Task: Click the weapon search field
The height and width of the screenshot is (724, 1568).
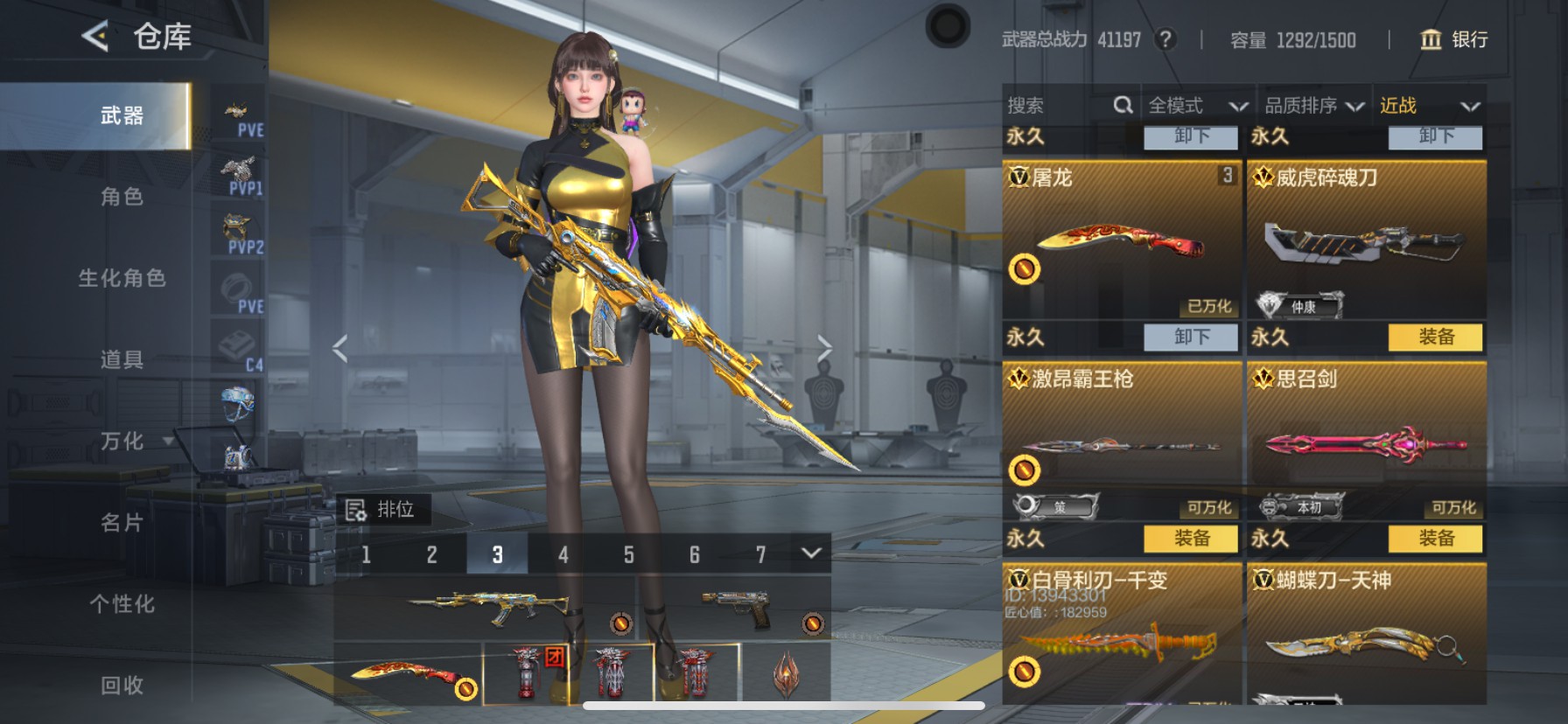Action: pyautogui.click(x=1056, y=106)
